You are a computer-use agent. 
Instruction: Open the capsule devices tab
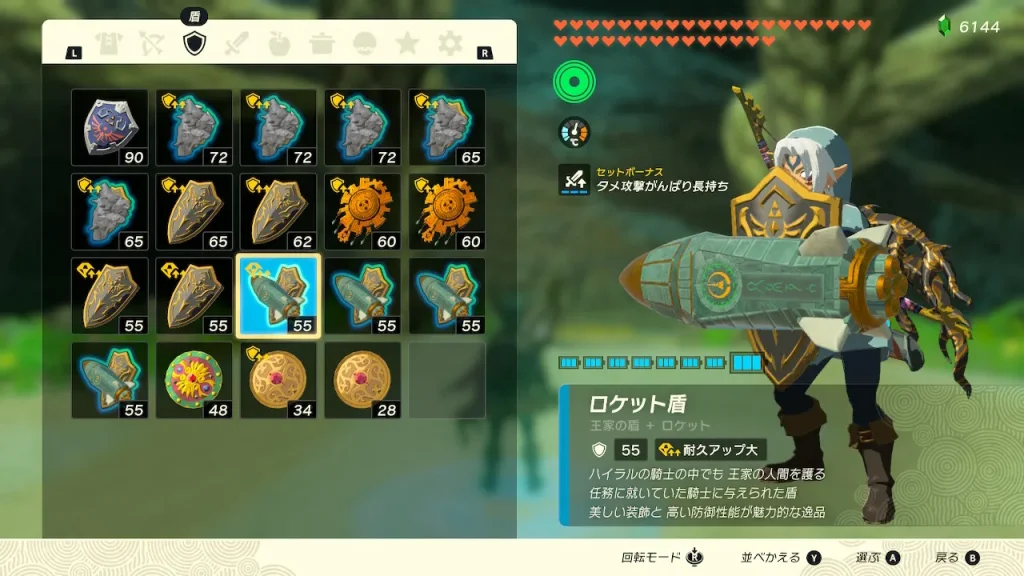pos(366,44)
